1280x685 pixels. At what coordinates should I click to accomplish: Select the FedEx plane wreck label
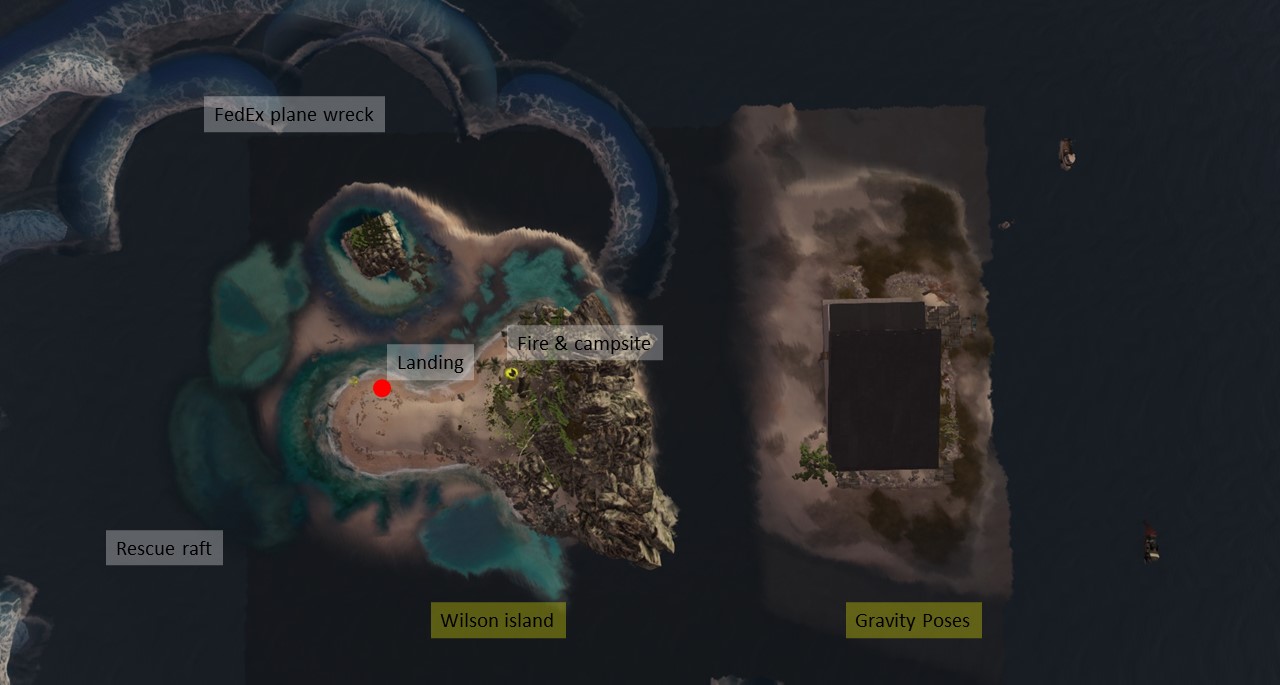tap(294, 115)
